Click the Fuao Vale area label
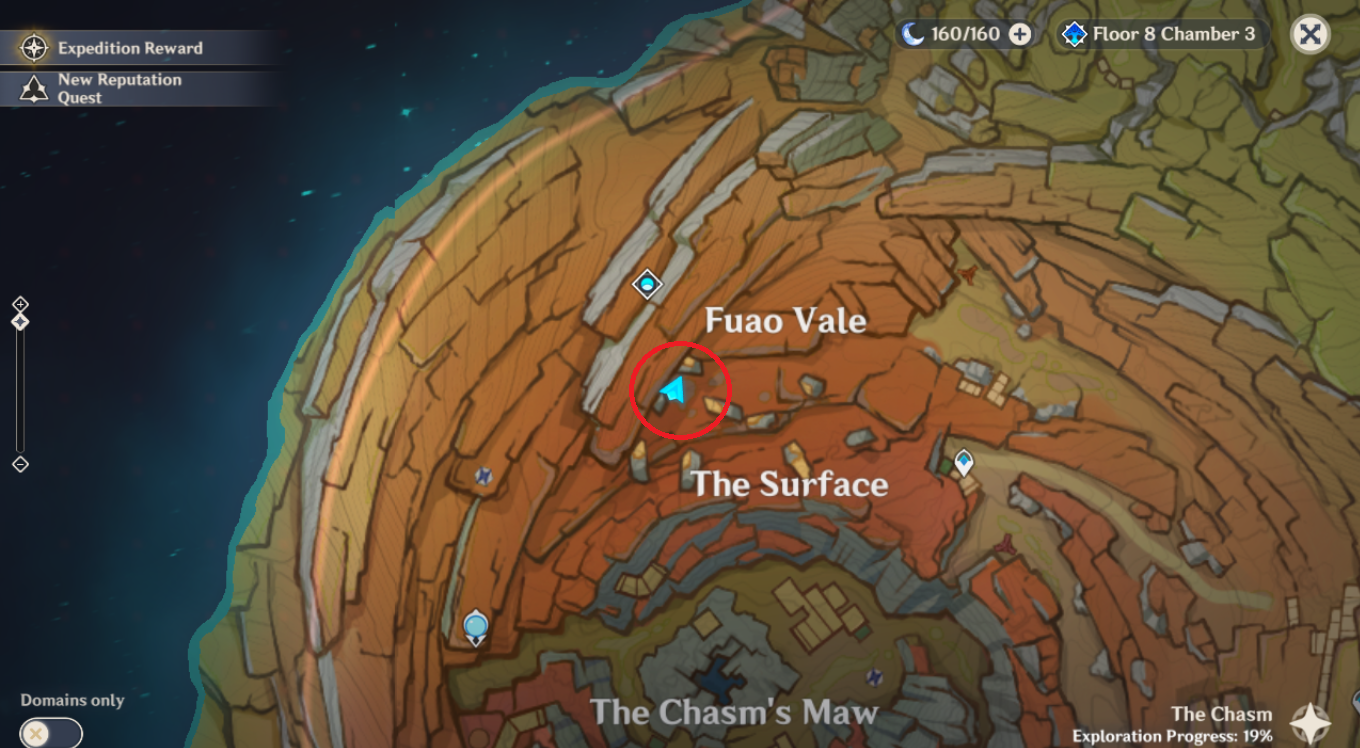 [x=786, y=321]
